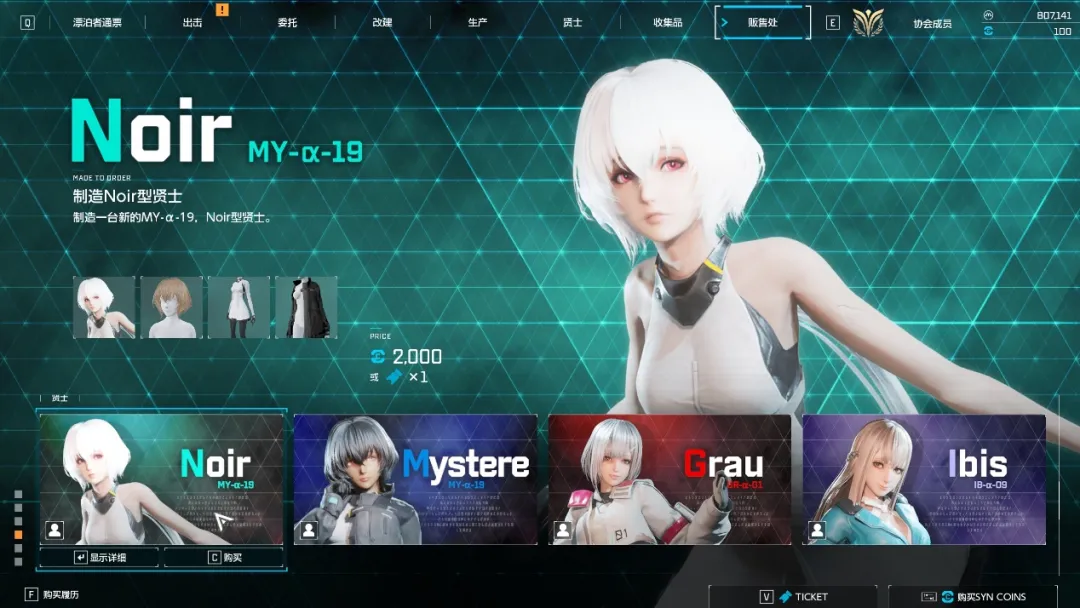
Task: Go to the 改建 tab
Action: (x=382, y=22)
